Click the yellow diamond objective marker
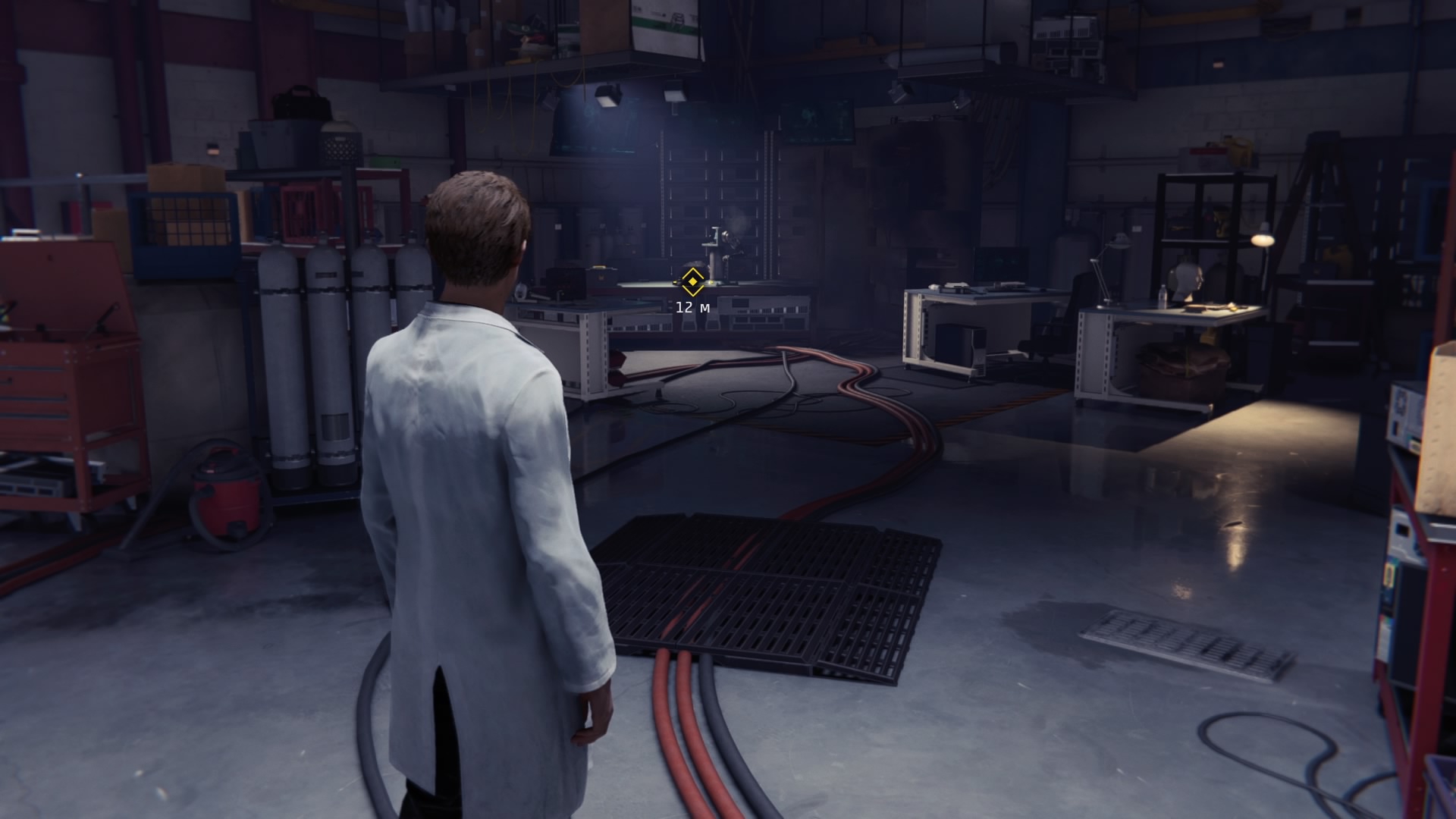Viewport: 1456px width, 819px height. tap(691, 283)
